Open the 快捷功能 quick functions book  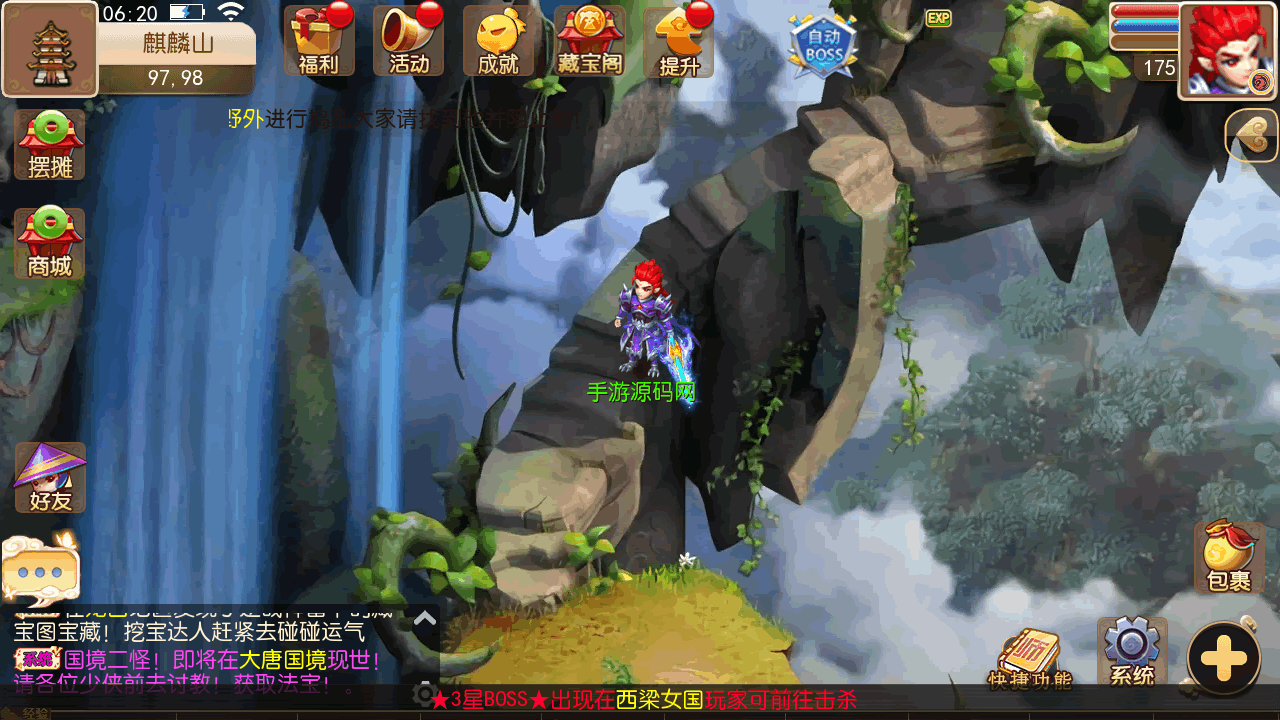(1029, 660)
